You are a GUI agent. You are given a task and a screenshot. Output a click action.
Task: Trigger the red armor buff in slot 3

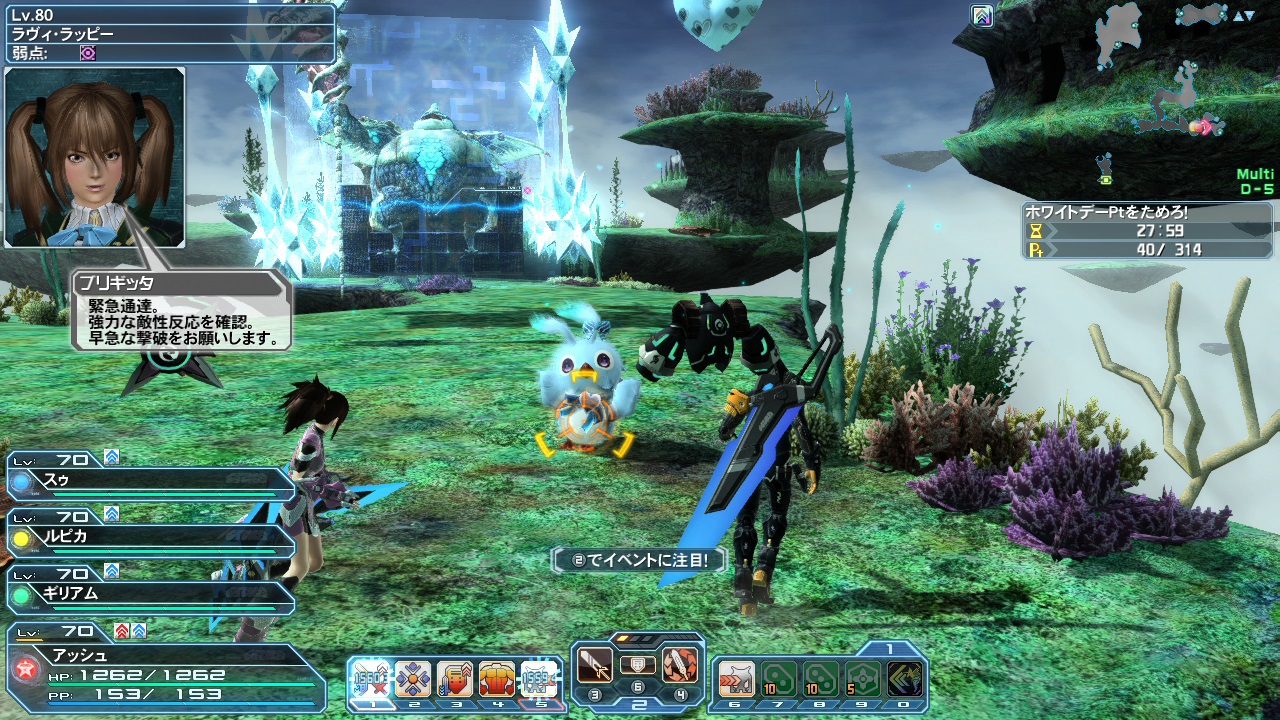click(454, 679)
